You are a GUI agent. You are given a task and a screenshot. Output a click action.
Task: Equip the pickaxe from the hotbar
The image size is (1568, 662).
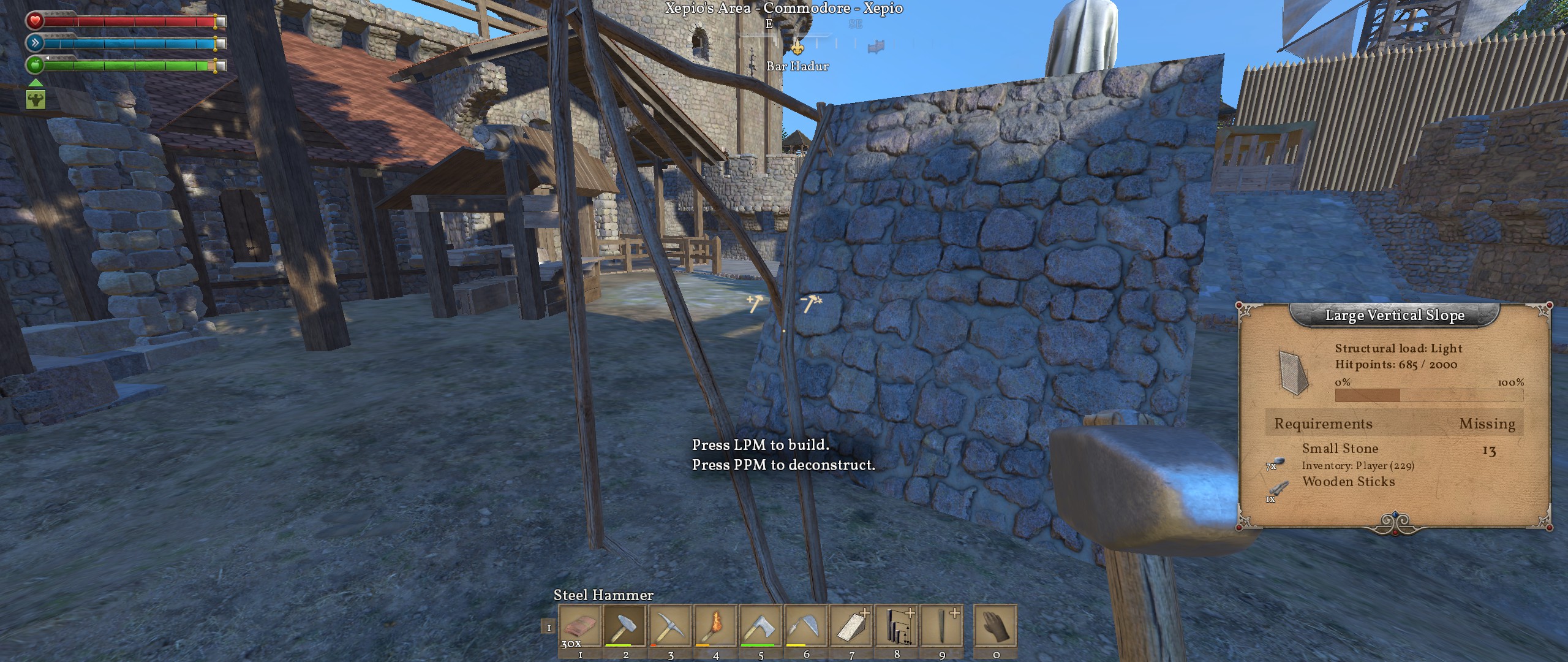point(670,626)
